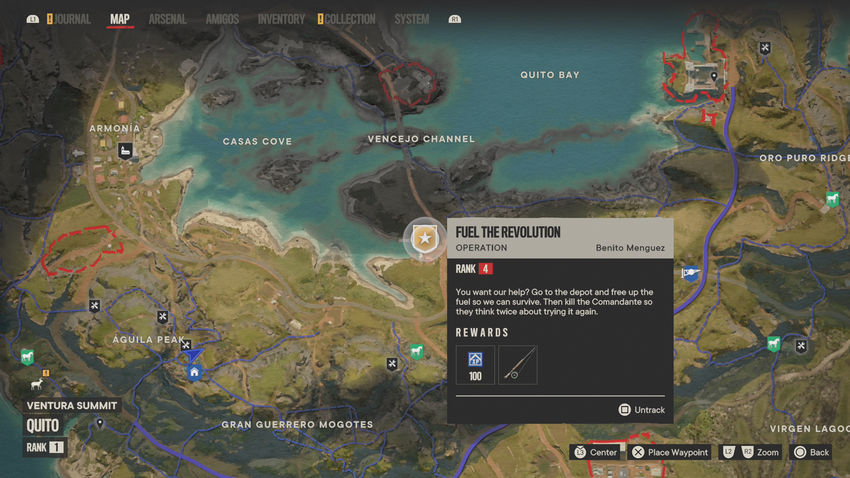The height and width of the screenshot is (478, 850).
Task: Go to the Inventory tab
Action: tap(281, 19)
